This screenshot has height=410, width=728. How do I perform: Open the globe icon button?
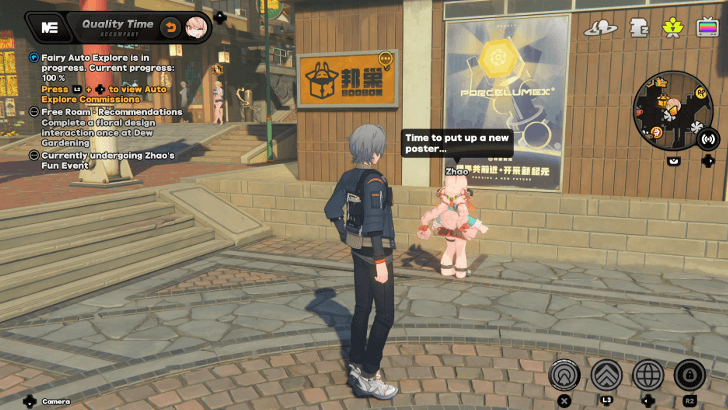(648, 376)
